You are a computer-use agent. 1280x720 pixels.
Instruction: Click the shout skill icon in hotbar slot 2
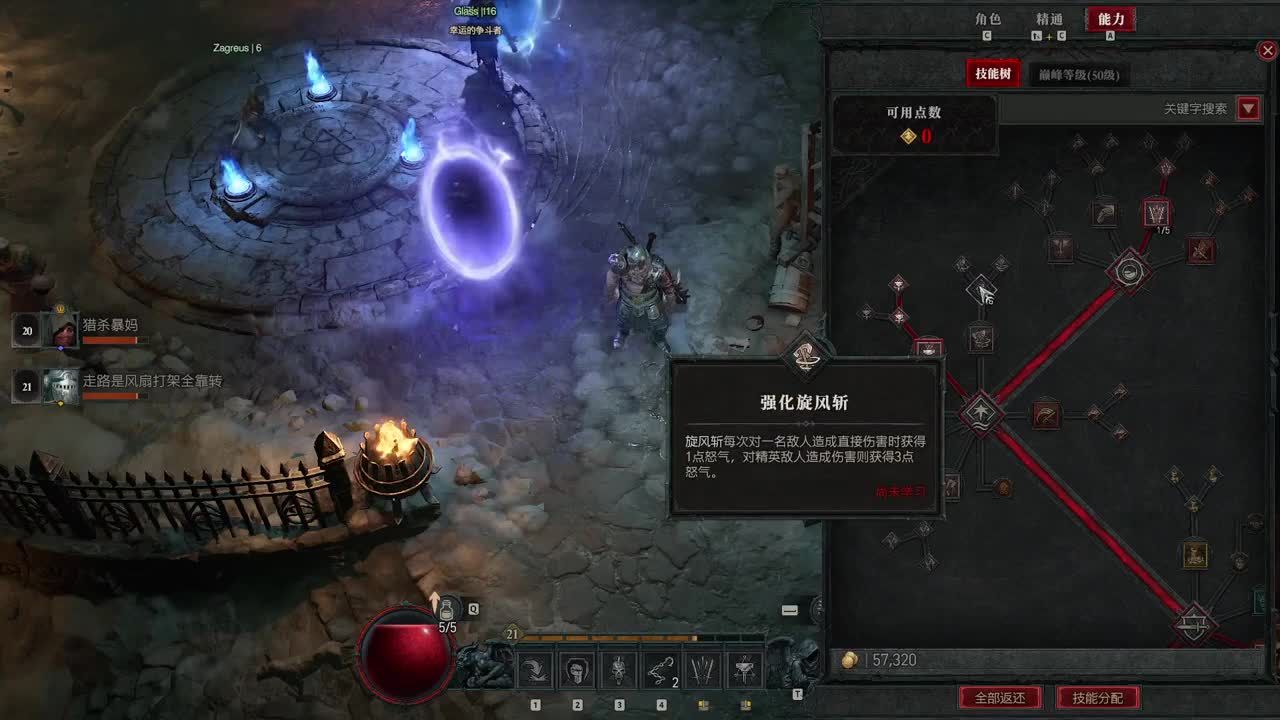(576, 668)
